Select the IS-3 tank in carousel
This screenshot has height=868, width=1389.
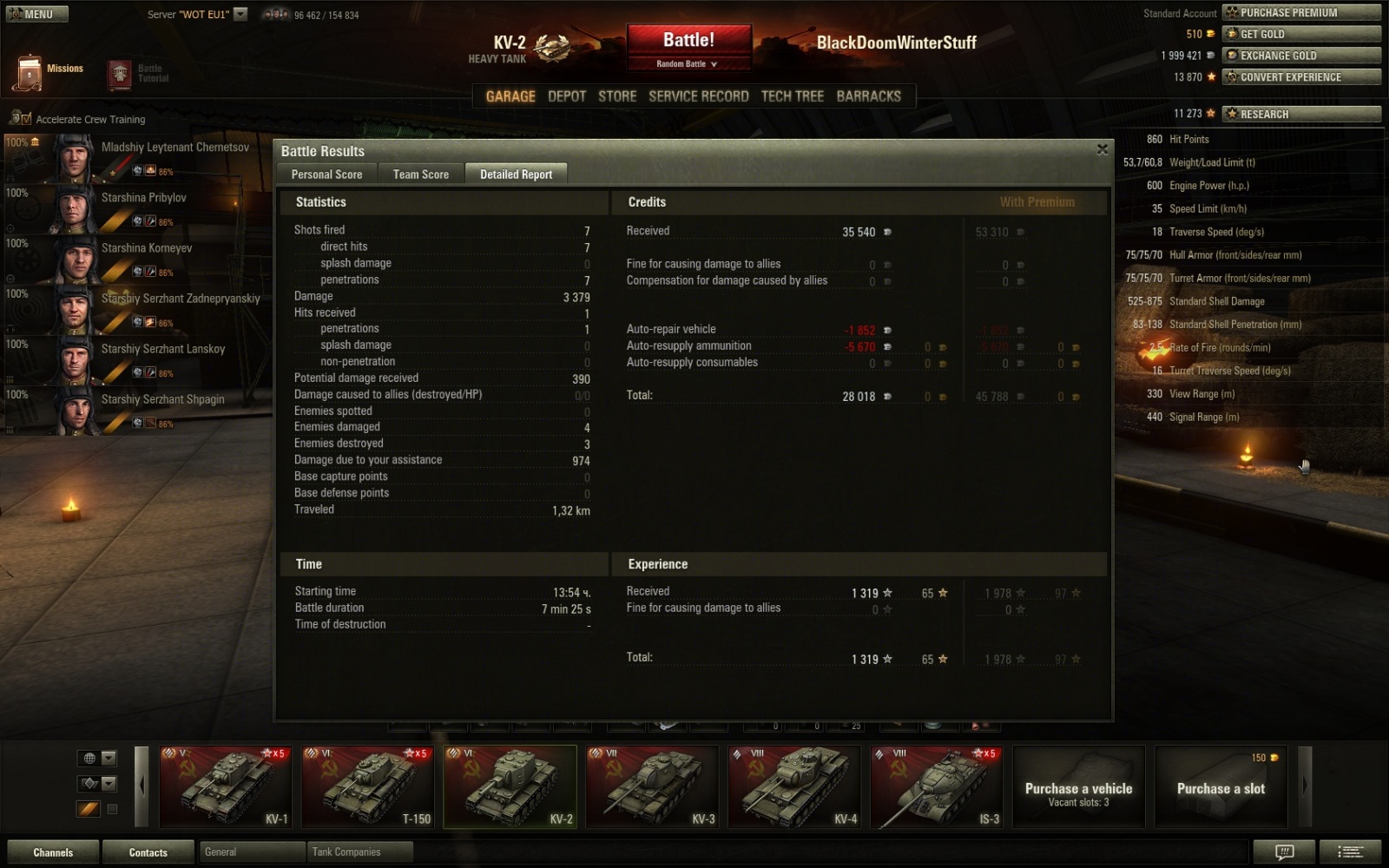point(936,786)
